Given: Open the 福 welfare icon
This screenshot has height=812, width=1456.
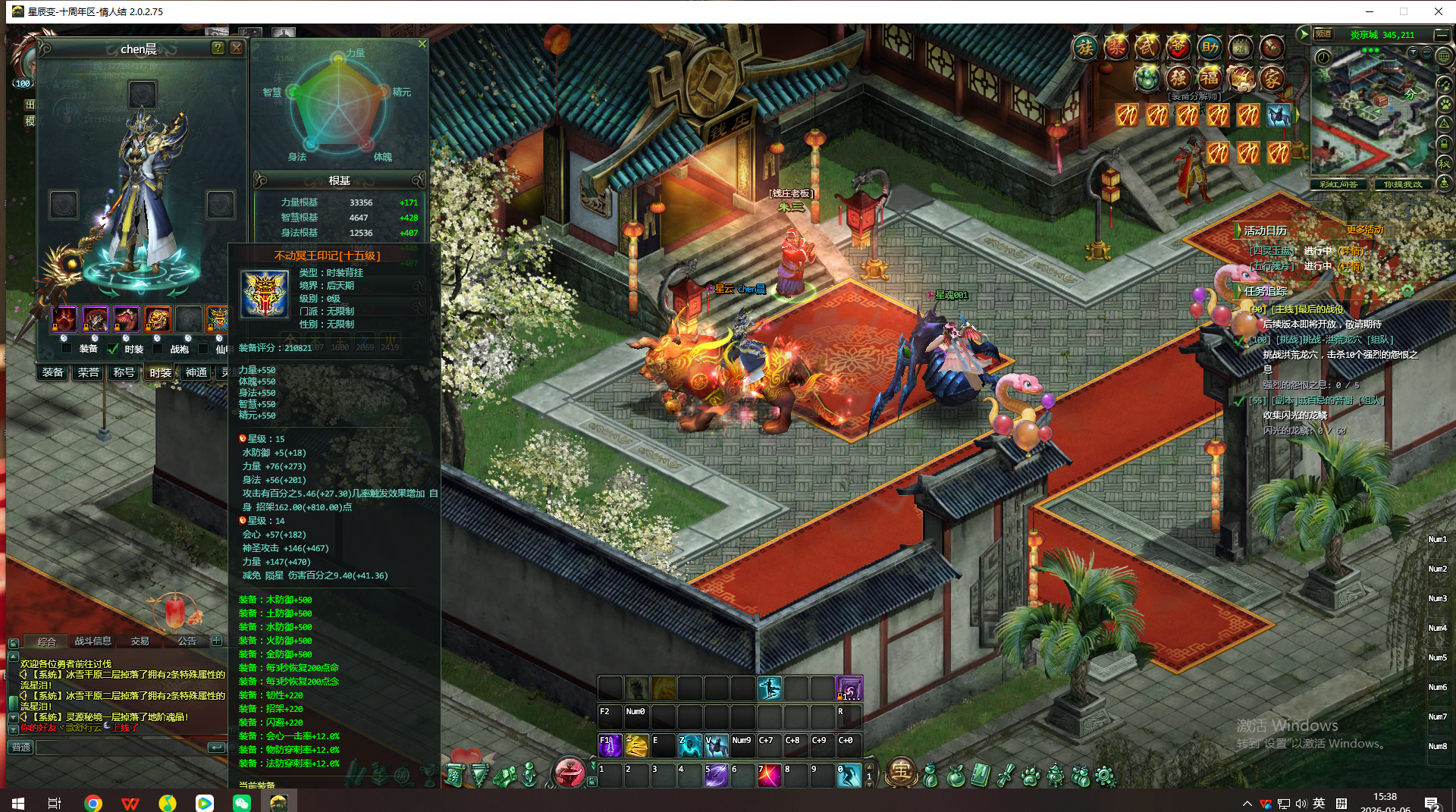Looking at the screenshot, I should (x=1210, y=77).
